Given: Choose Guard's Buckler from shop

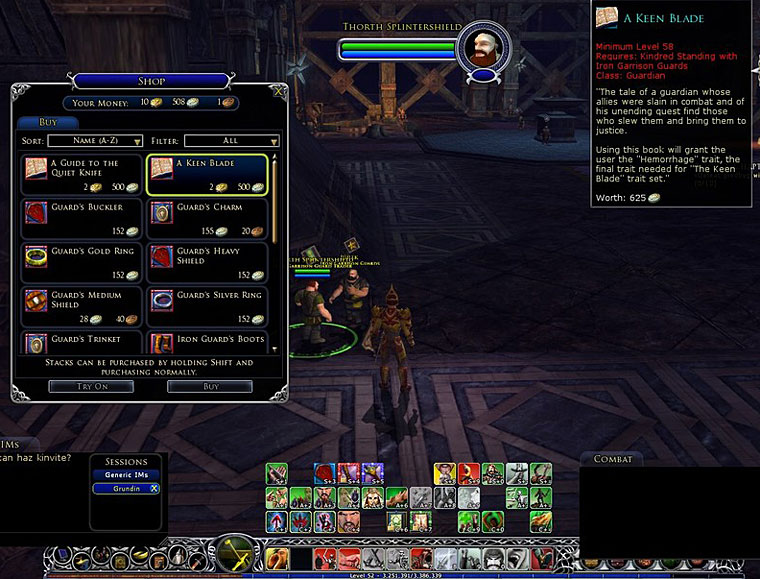Looking at the screenshot, I should coord(82,218).
